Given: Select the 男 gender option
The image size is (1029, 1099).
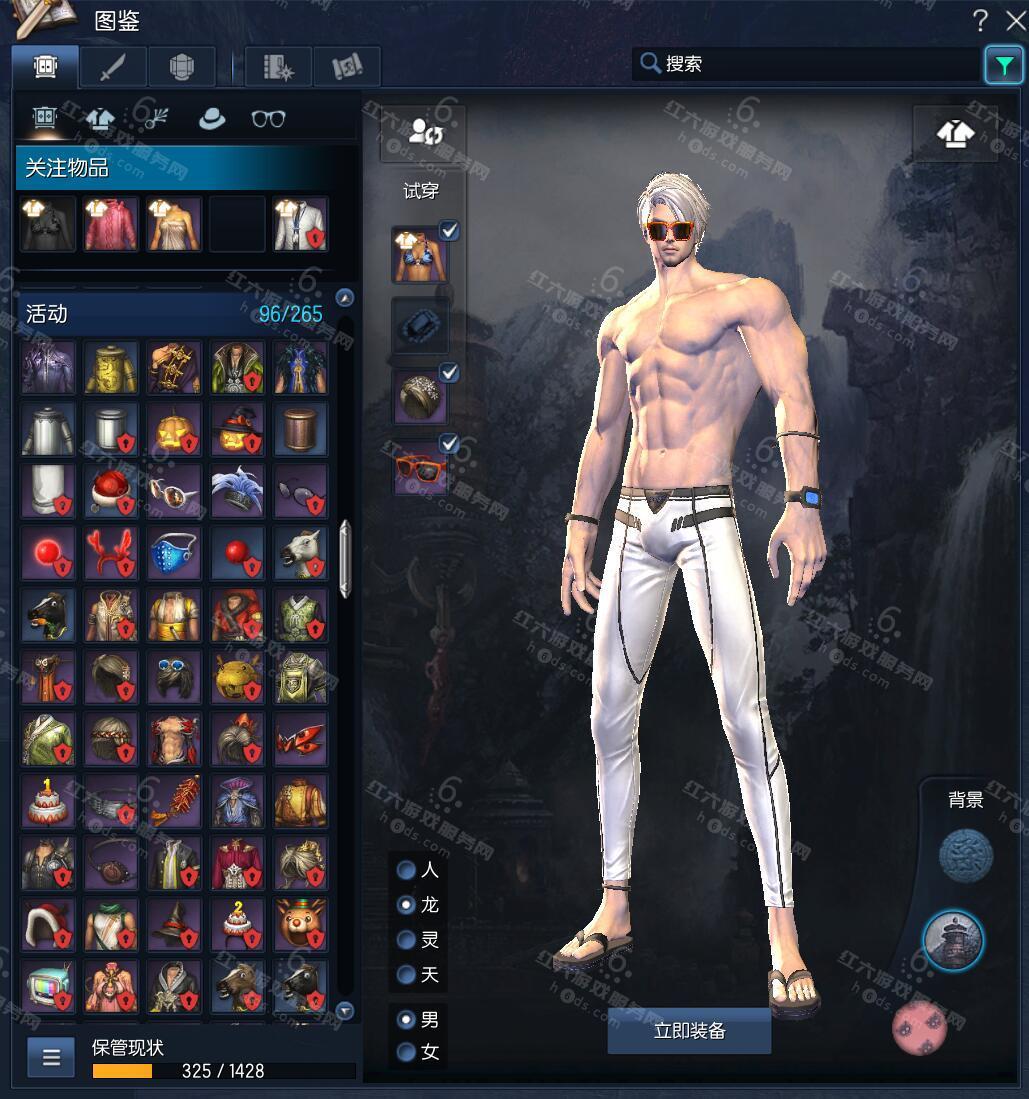Looking at the screenshot, I should point(407,1020).
